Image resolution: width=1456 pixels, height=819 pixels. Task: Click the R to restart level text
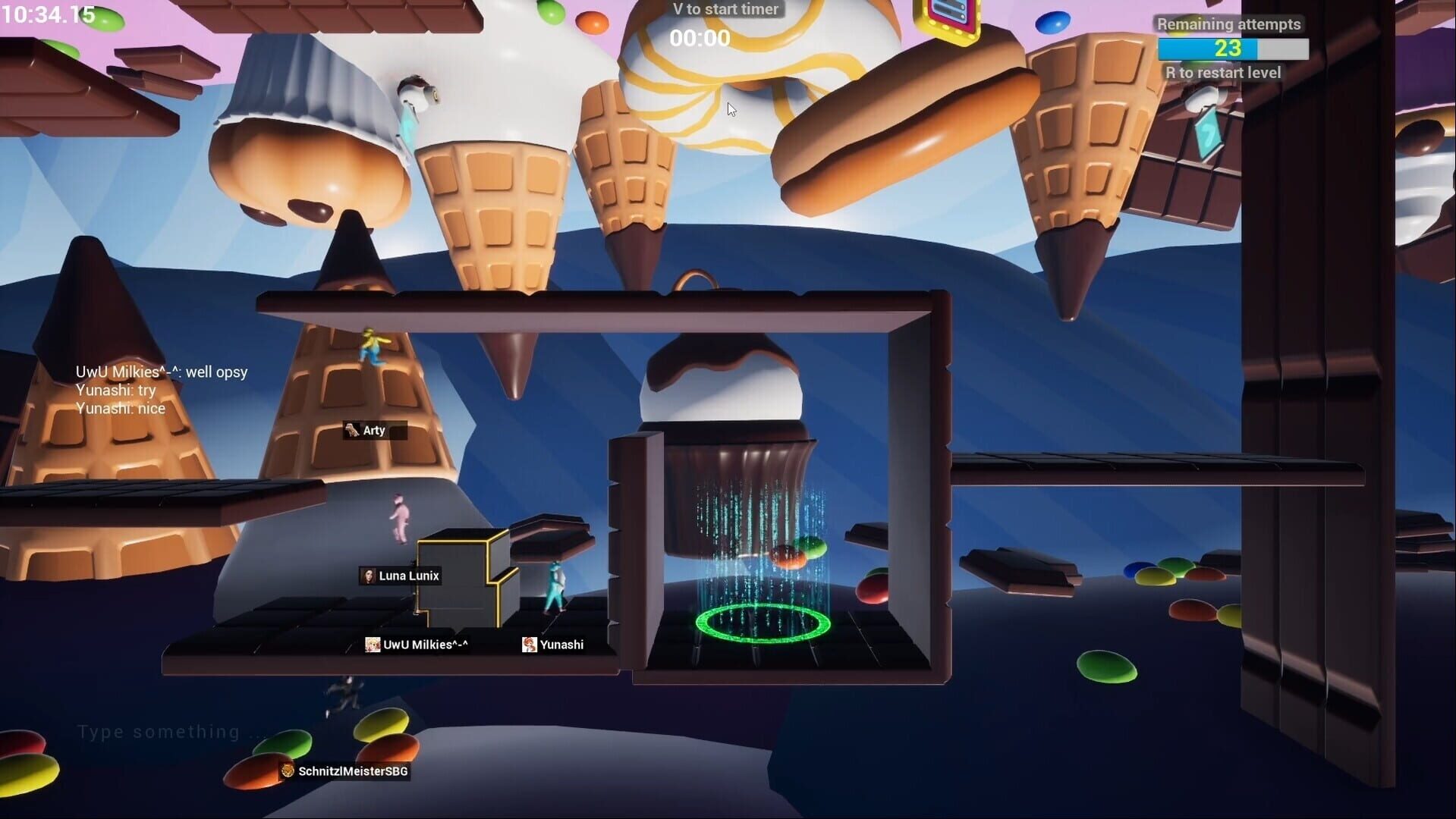point(1223,73)
